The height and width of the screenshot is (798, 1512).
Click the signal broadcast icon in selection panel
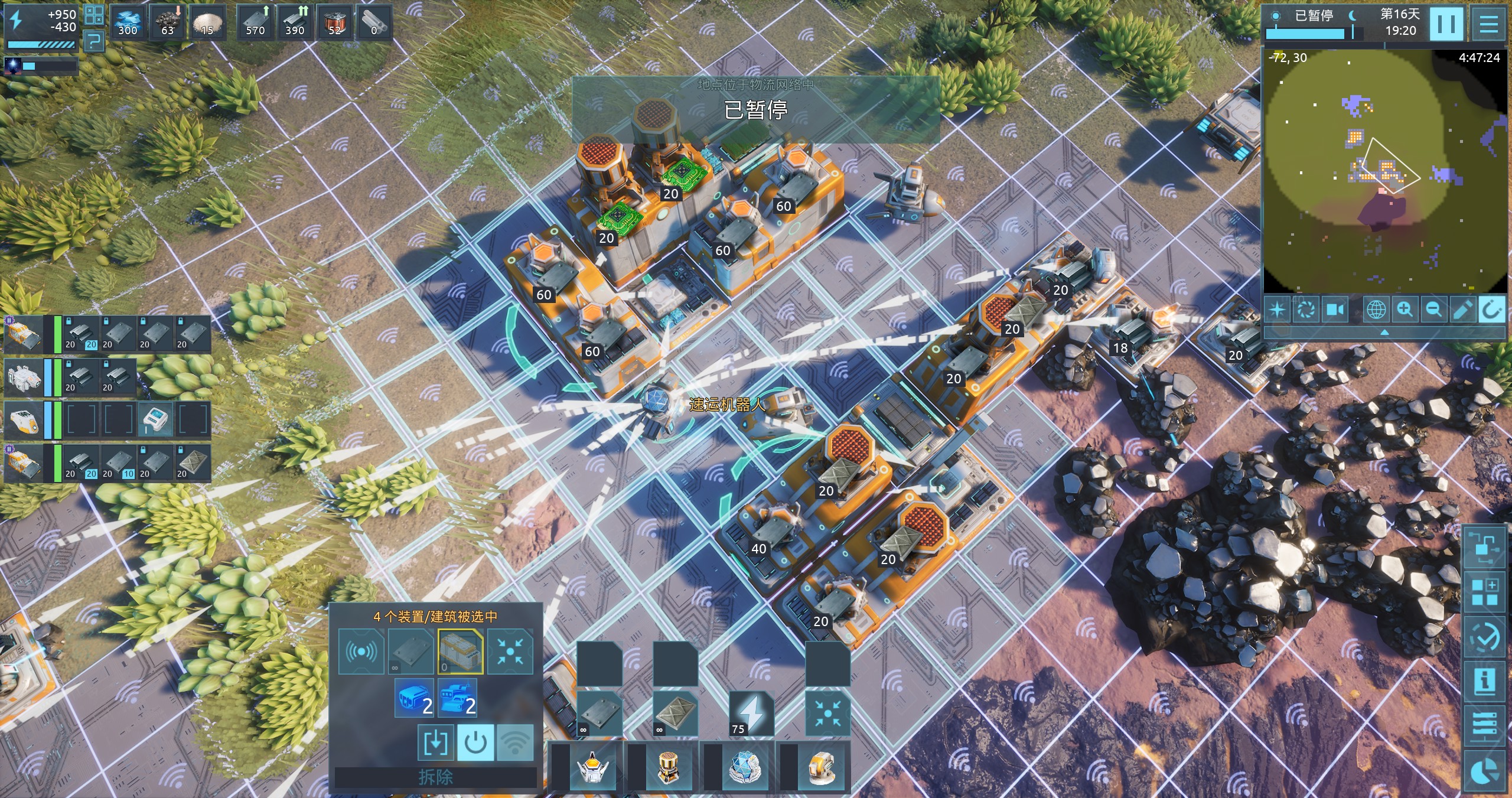[361, 652]
